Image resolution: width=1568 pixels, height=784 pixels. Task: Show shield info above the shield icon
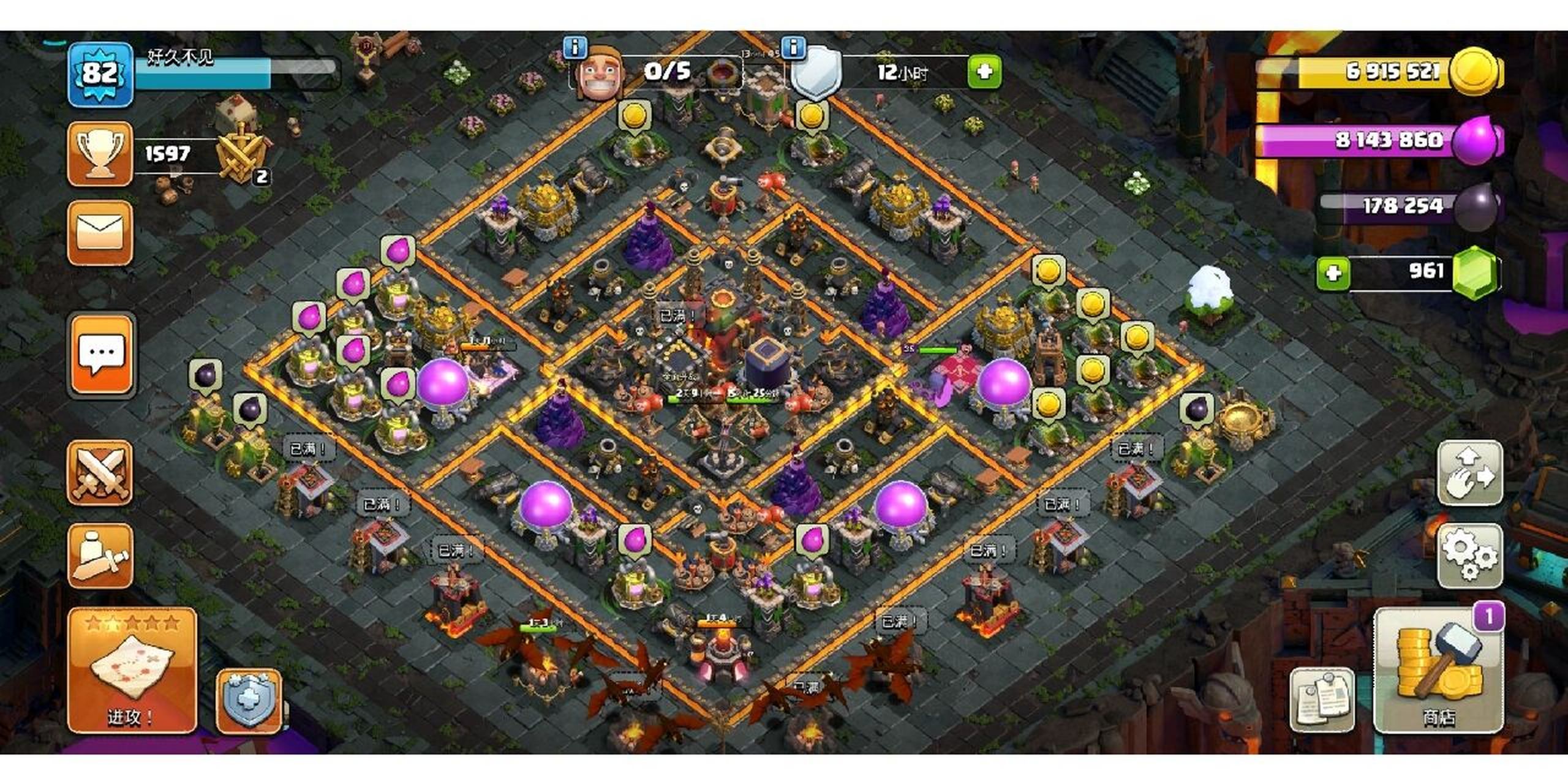[794, 47]
